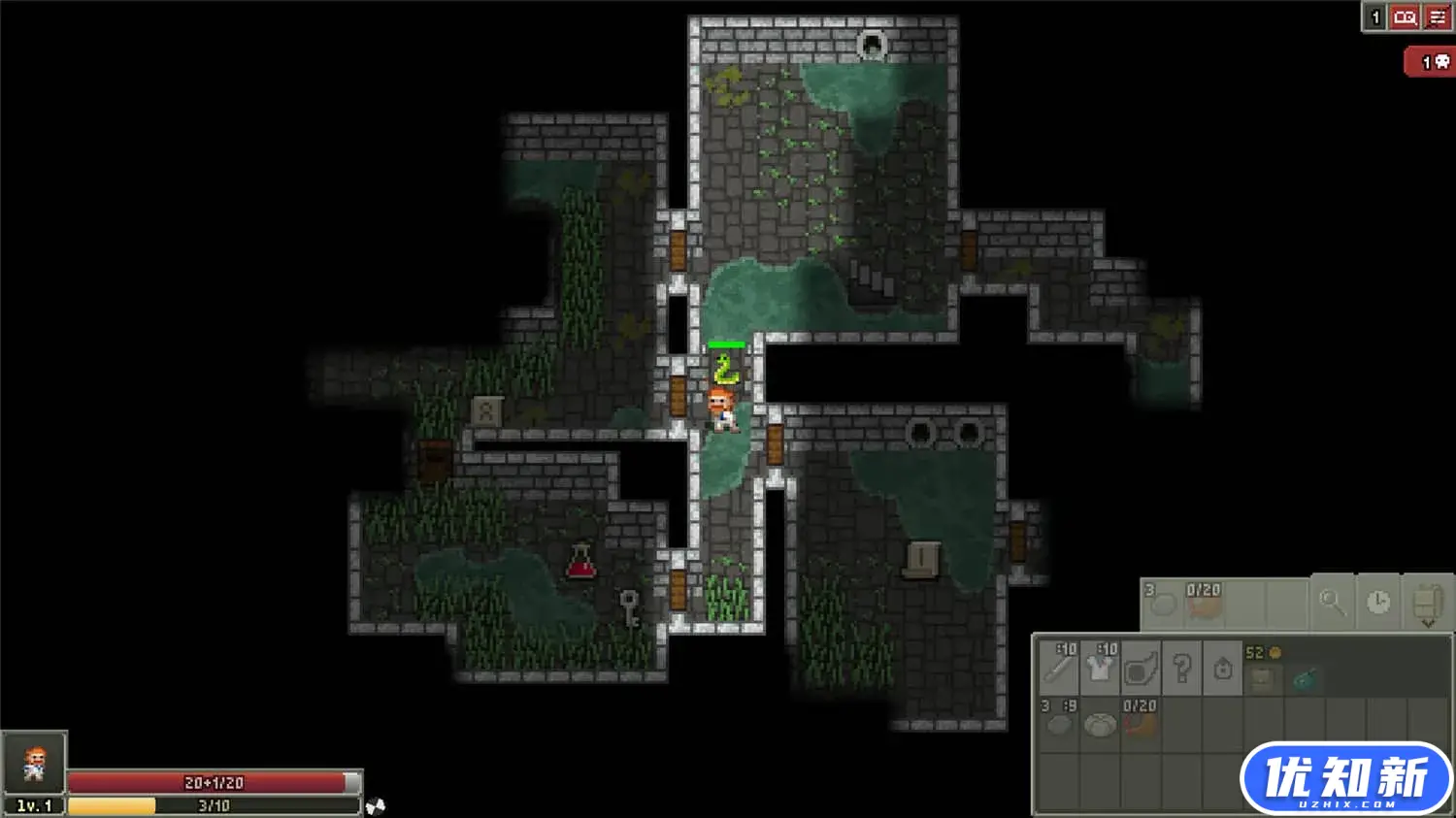Toggle the backpack inventory panel open

tap(1428, 600)
